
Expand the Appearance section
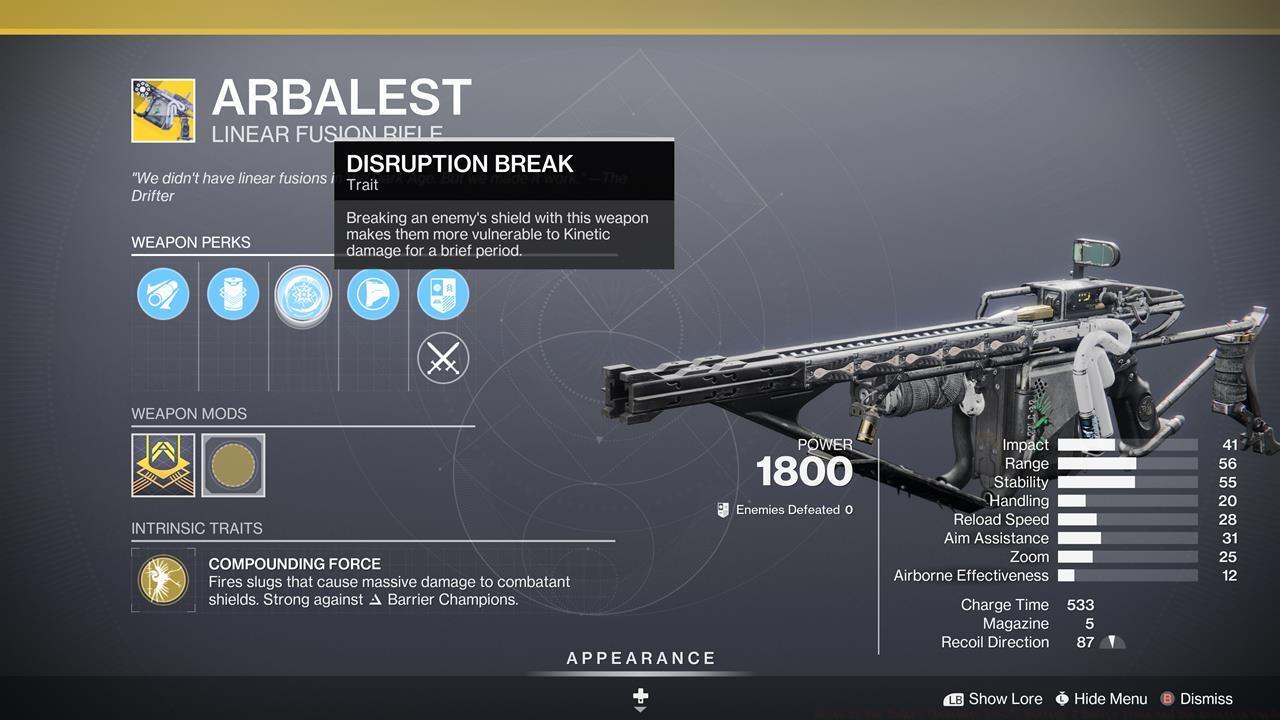click(640, 658)
